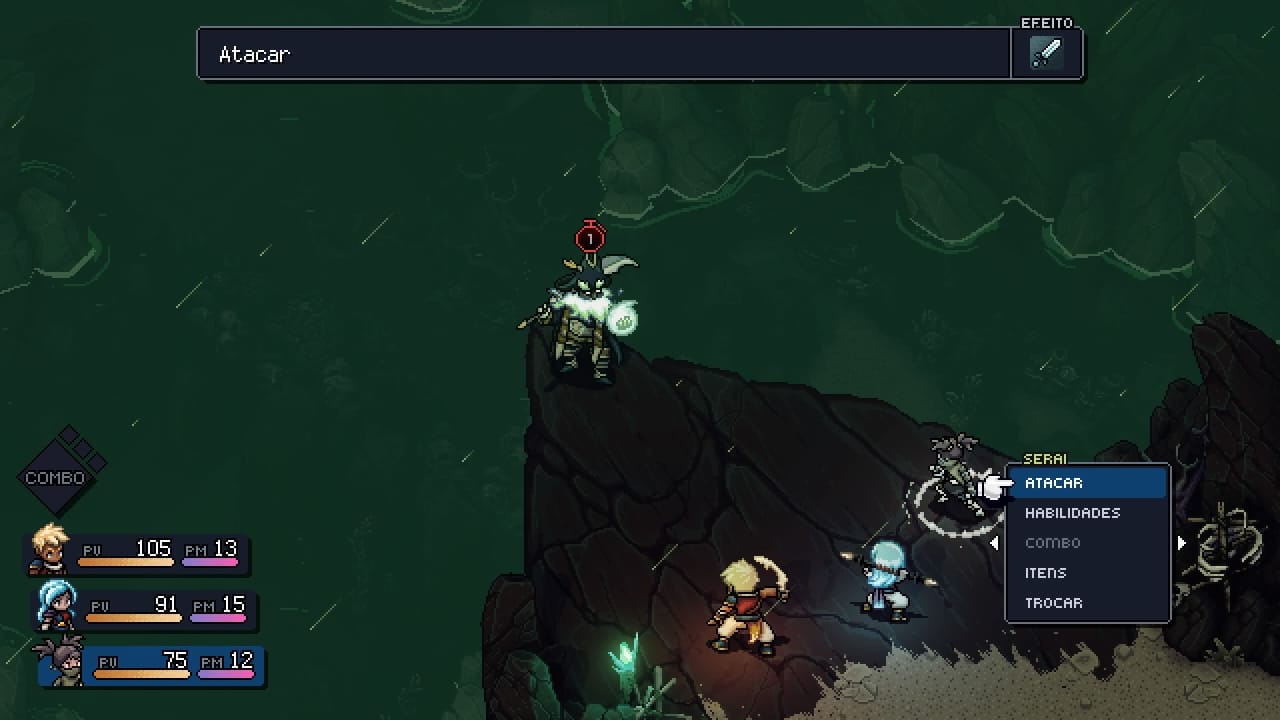Click the right arrow beside the command menu
This screenshot has width=1280, height=720.
[x=1181, y=543]
